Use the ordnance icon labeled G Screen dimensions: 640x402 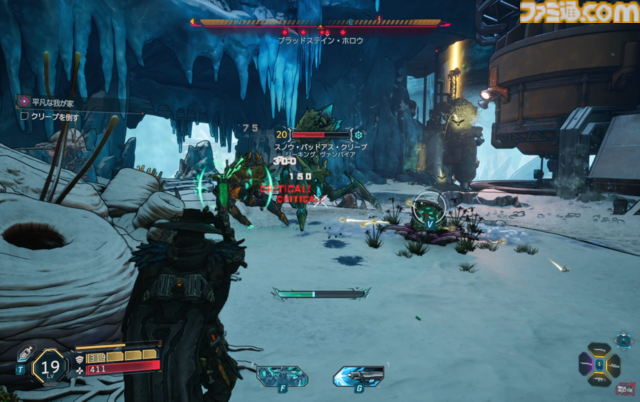[x=358, y=376]
